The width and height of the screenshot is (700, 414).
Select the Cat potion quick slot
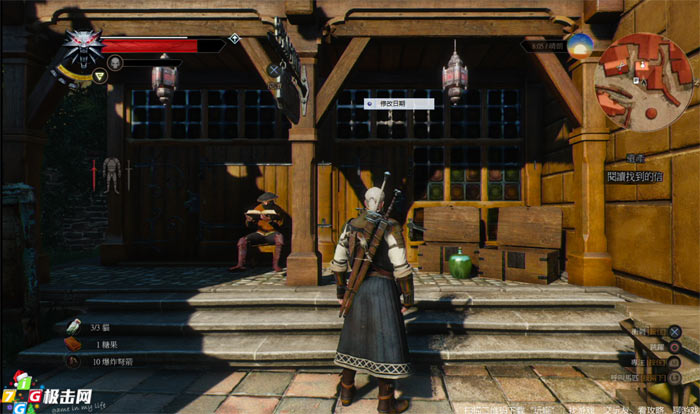(72, 326)
